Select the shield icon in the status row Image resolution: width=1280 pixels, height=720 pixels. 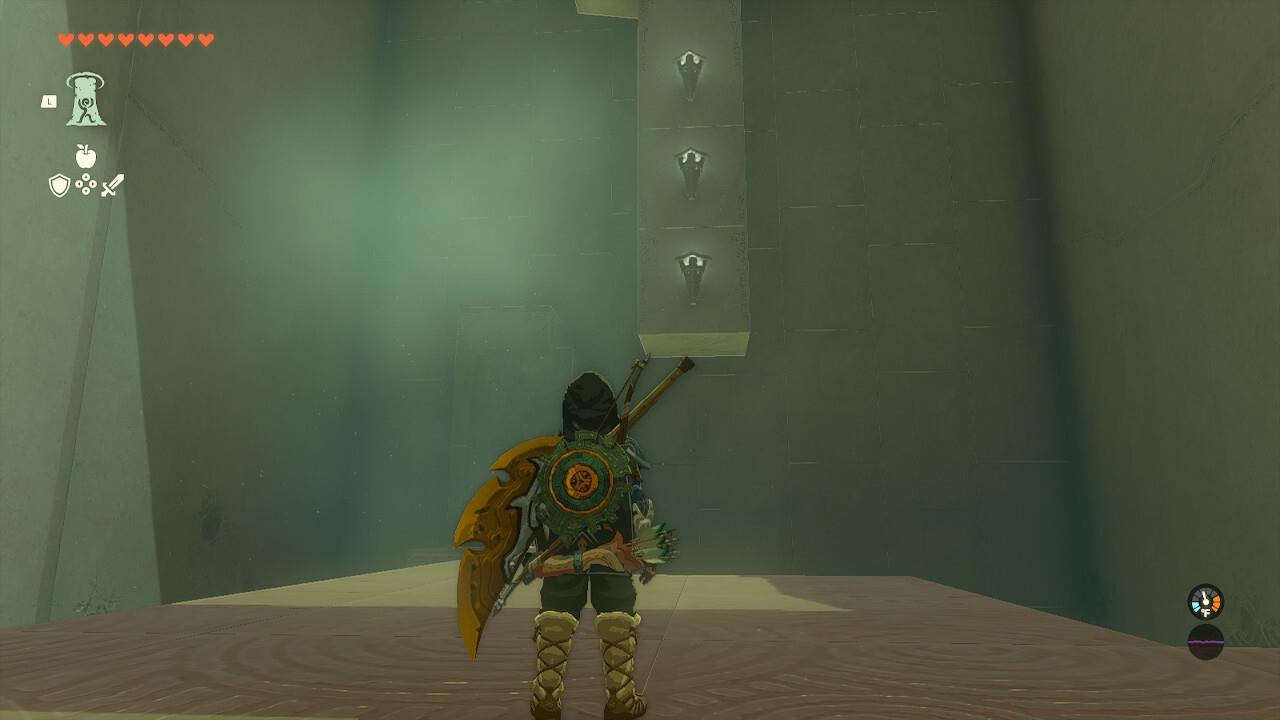pyautogui.click(x=60, y=184)
